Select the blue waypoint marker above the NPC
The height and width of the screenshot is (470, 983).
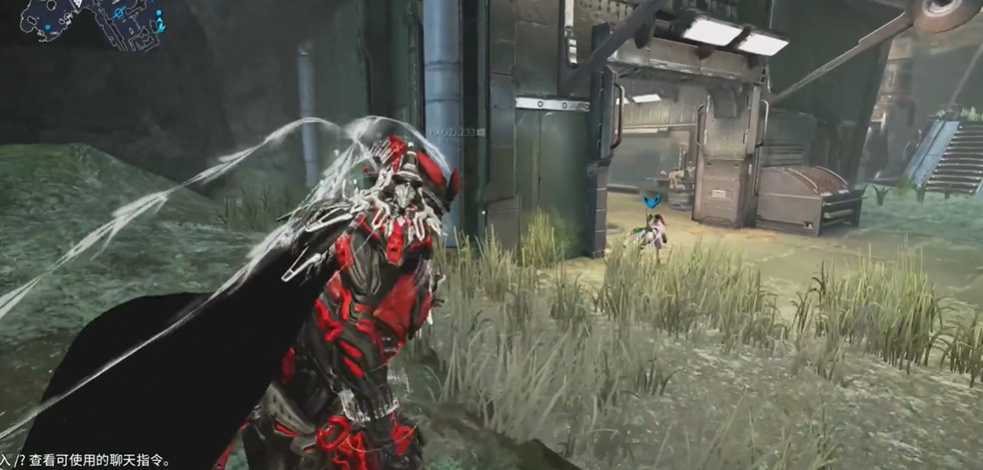coord(653,202)
